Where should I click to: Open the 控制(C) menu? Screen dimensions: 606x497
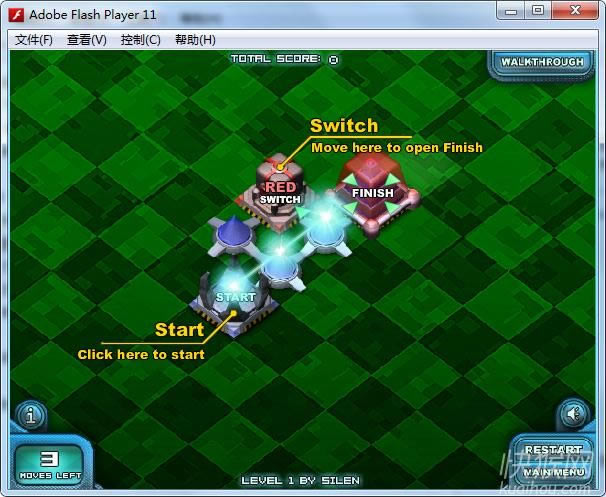140,40
